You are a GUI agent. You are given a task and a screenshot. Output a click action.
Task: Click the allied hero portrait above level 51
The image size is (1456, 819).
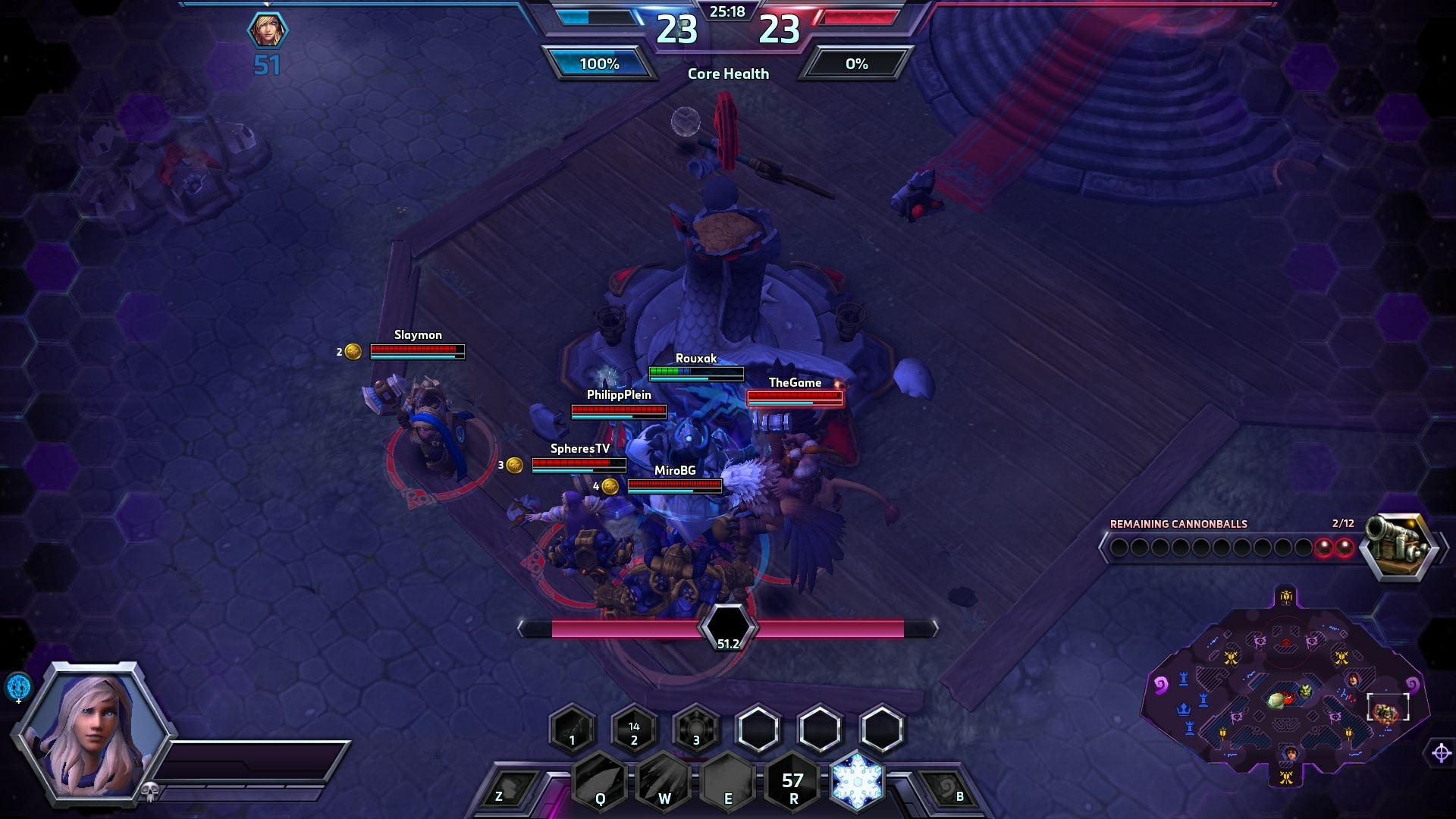[x=268, y=30]
